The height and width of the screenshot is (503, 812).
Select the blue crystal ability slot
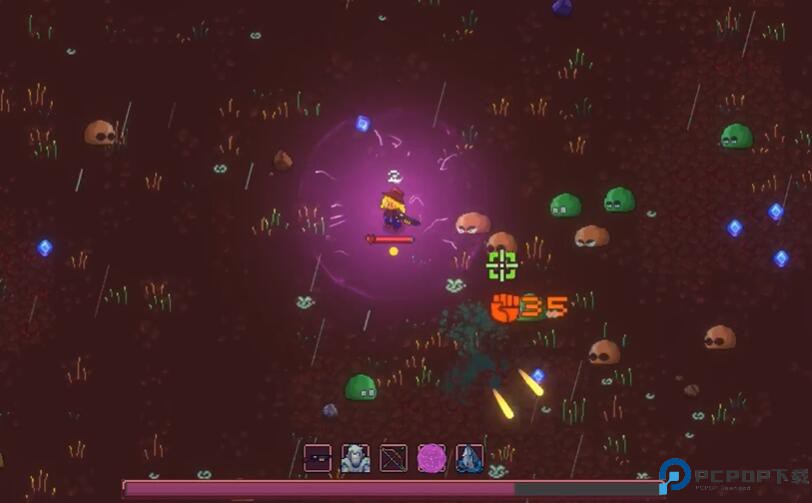click(x=469, y=458)
